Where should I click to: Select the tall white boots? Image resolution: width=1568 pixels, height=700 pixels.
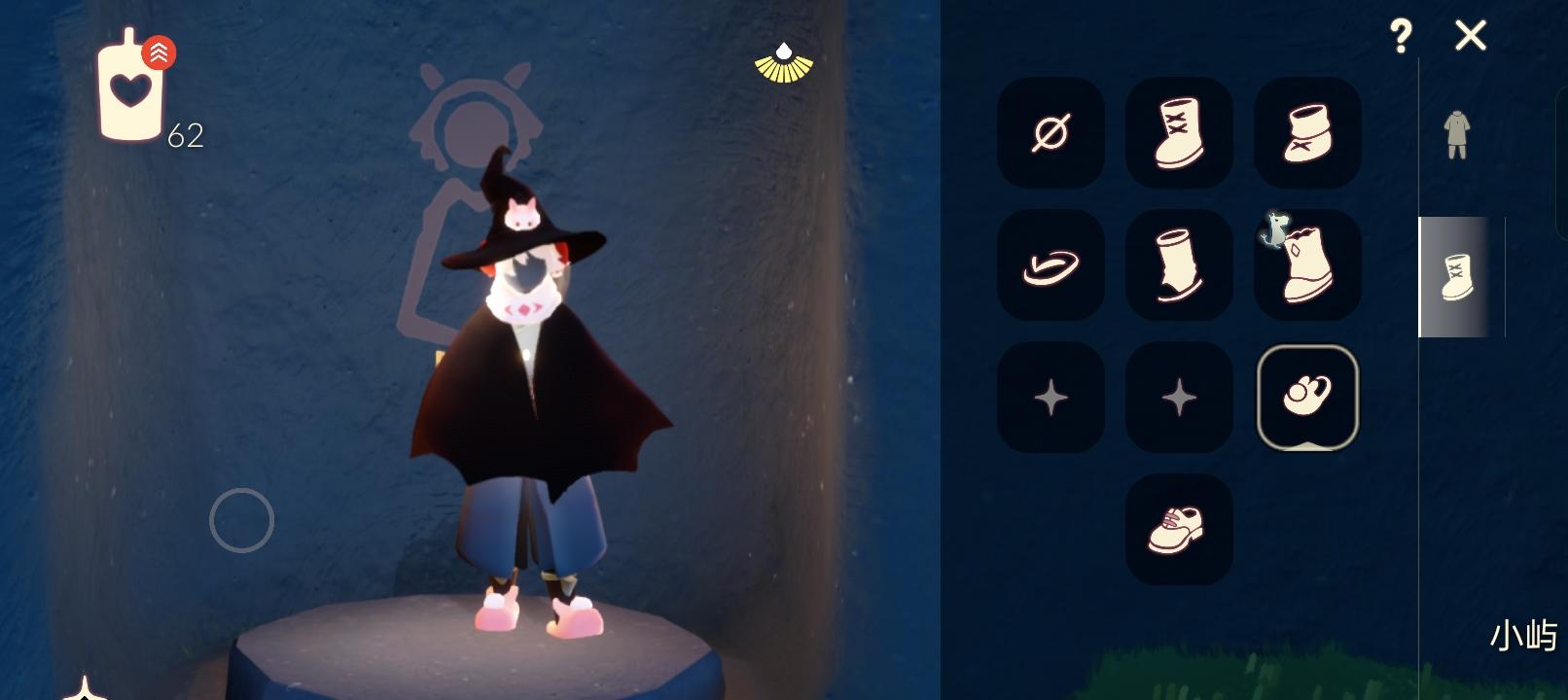click(x=1178, y=265)
